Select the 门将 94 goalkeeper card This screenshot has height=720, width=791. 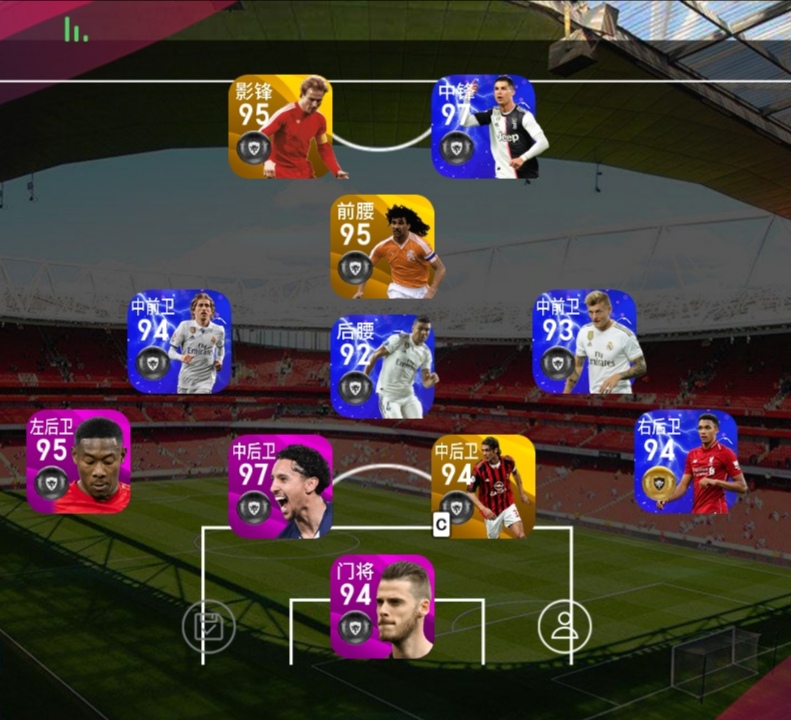(x=383, y=606)
